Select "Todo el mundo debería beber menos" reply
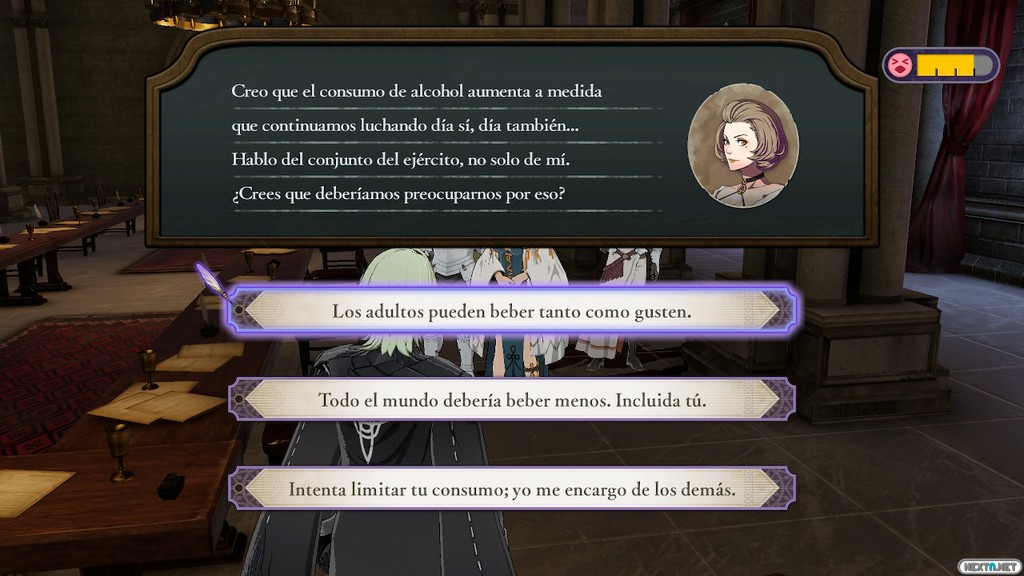 click(x=512, y=400)
